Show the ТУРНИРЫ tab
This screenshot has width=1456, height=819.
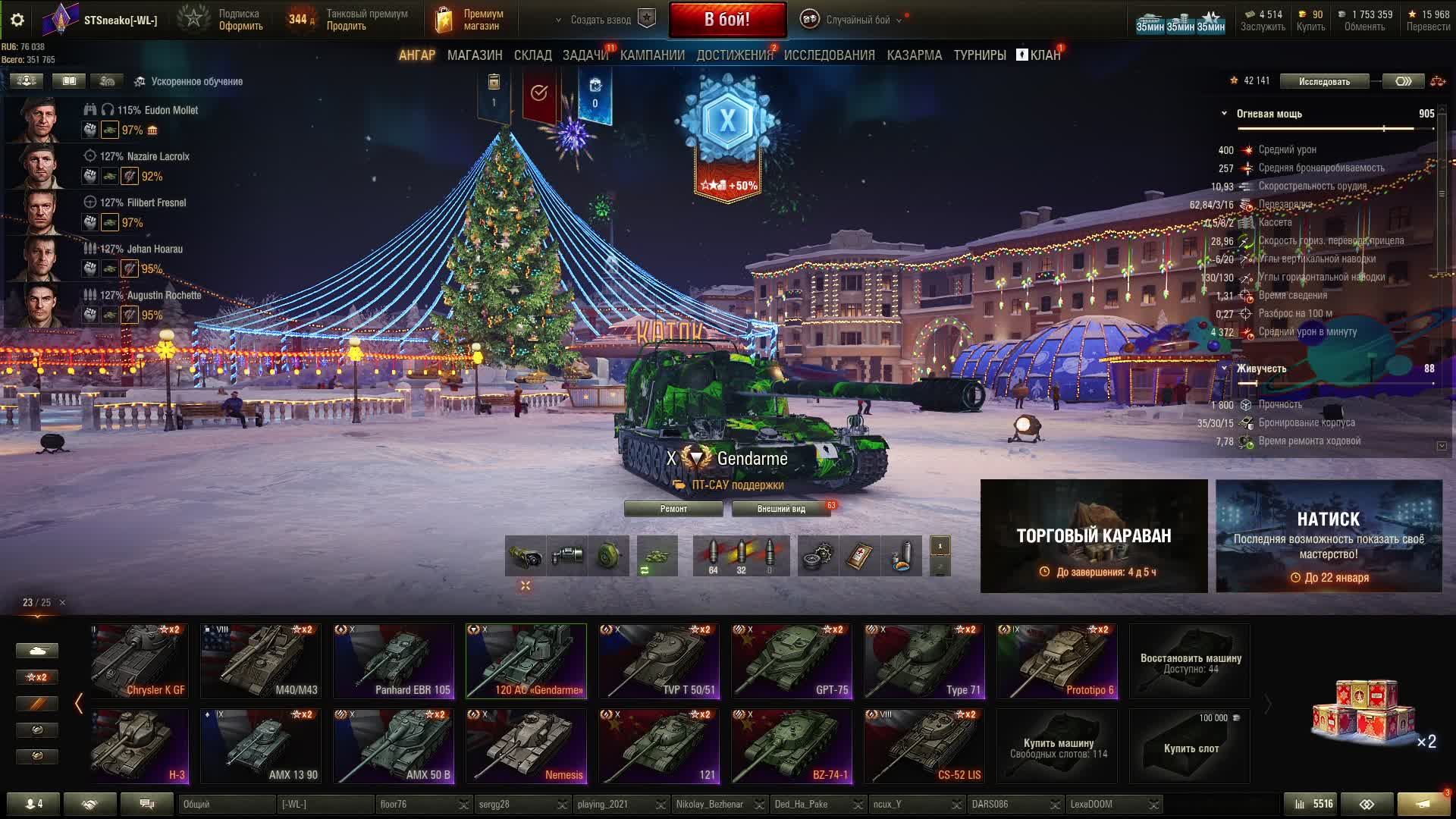point(979,55)
